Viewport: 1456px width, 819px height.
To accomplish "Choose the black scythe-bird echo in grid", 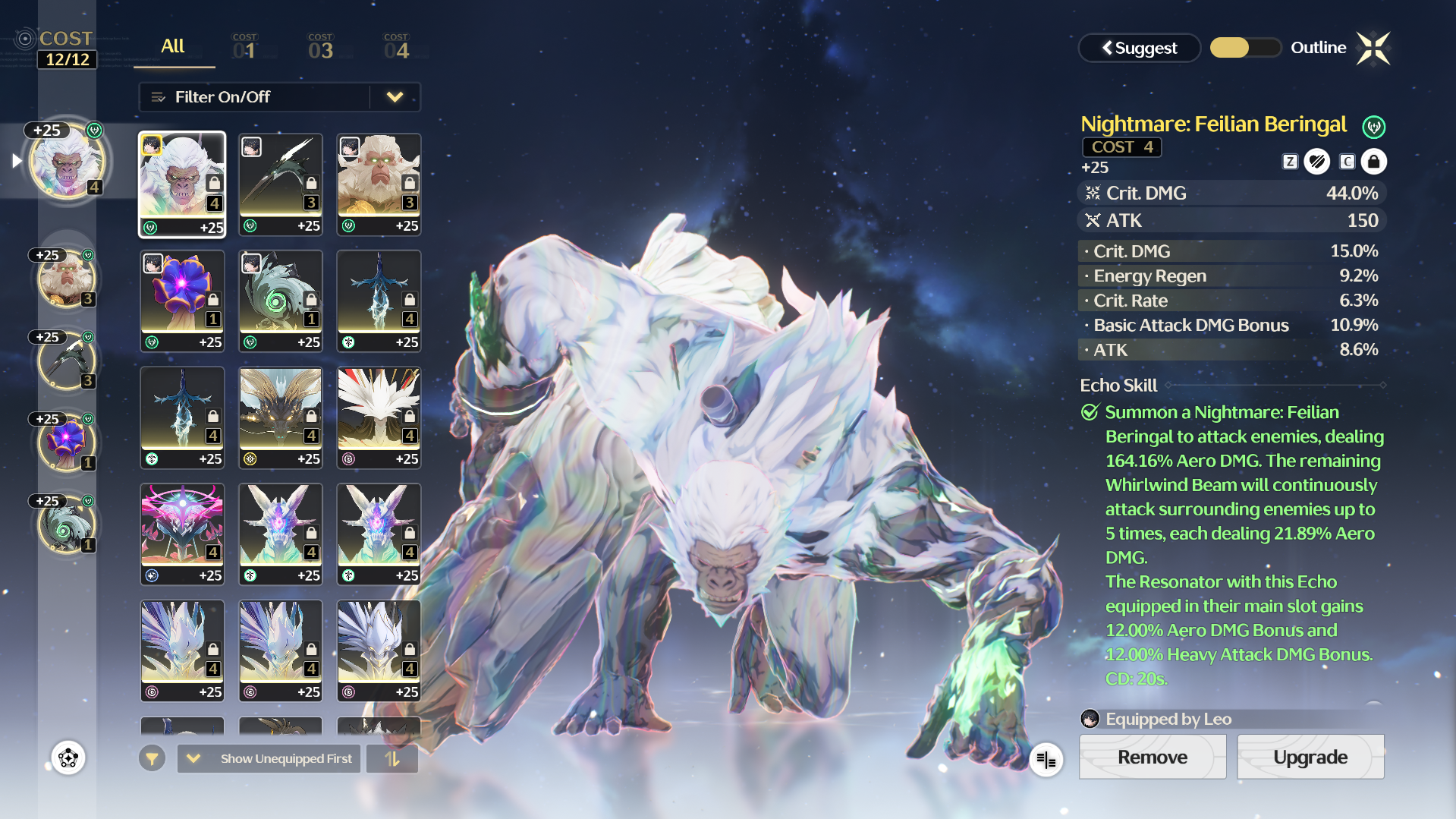I will click(x=280, y=184).
